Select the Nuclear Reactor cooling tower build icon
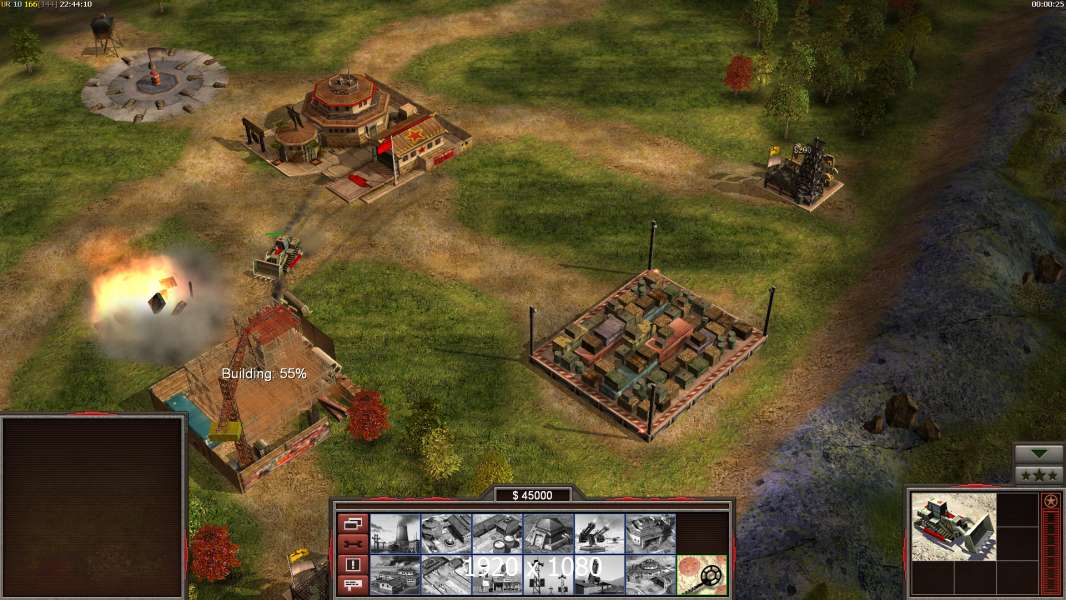The height and width of the screenshot is (600, 1066). click(395, 534)
